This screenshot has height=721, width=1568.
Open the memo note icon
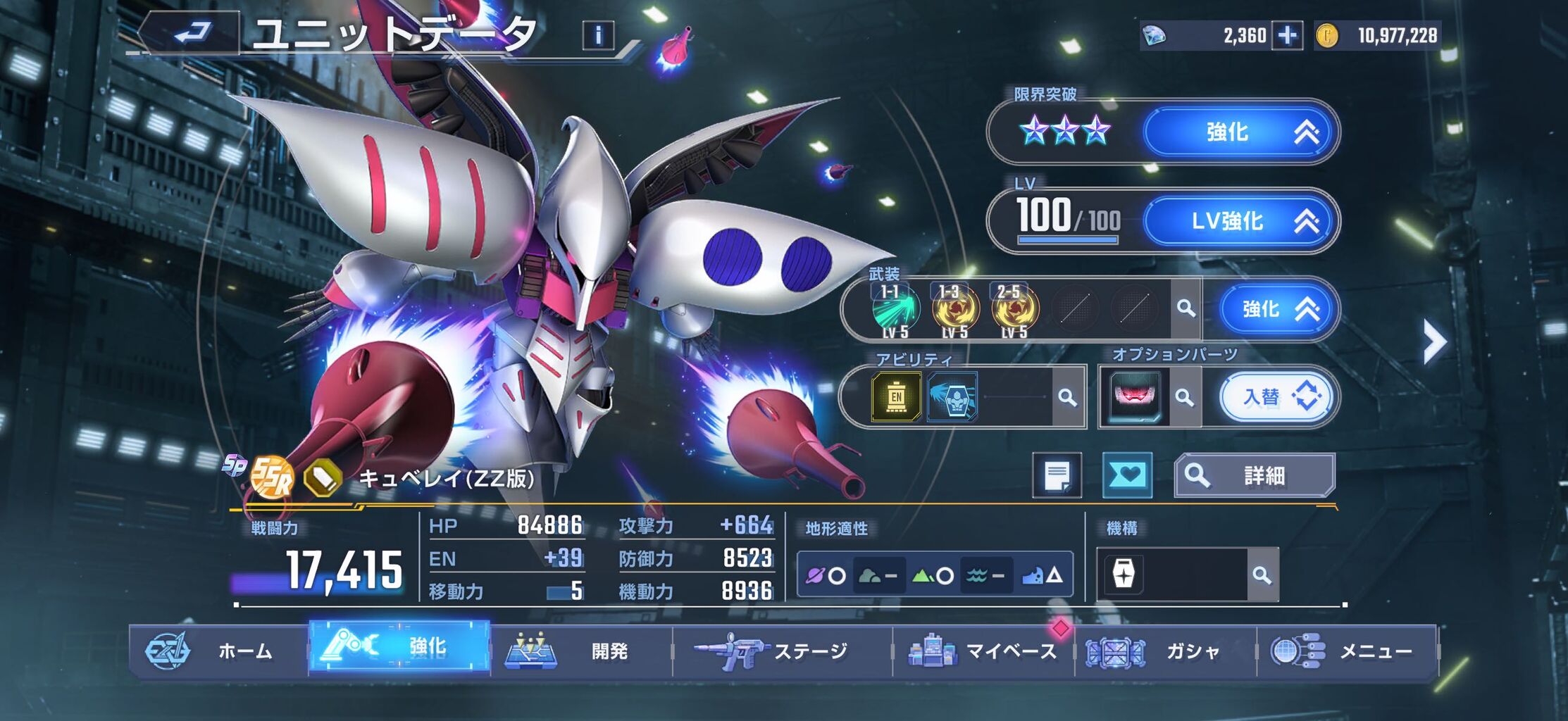[1057, 476]
